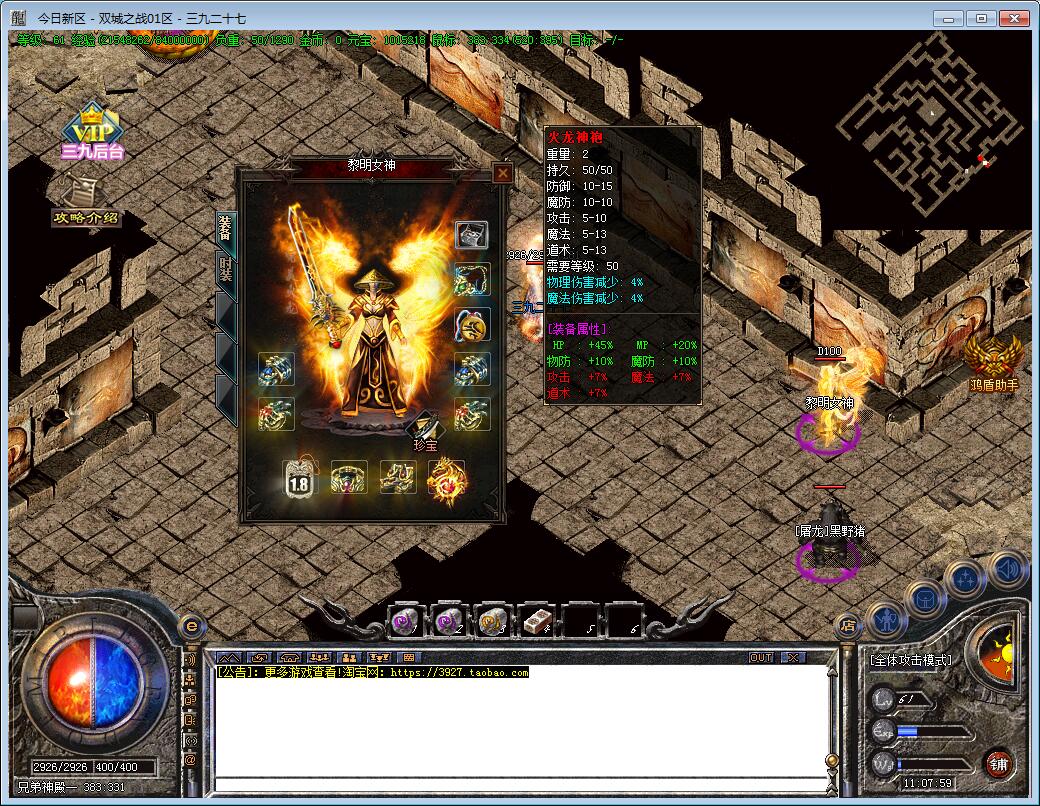Select the round gold medal slot
This screenshot has height=806, width=1040.
click(x=472, y=324)
